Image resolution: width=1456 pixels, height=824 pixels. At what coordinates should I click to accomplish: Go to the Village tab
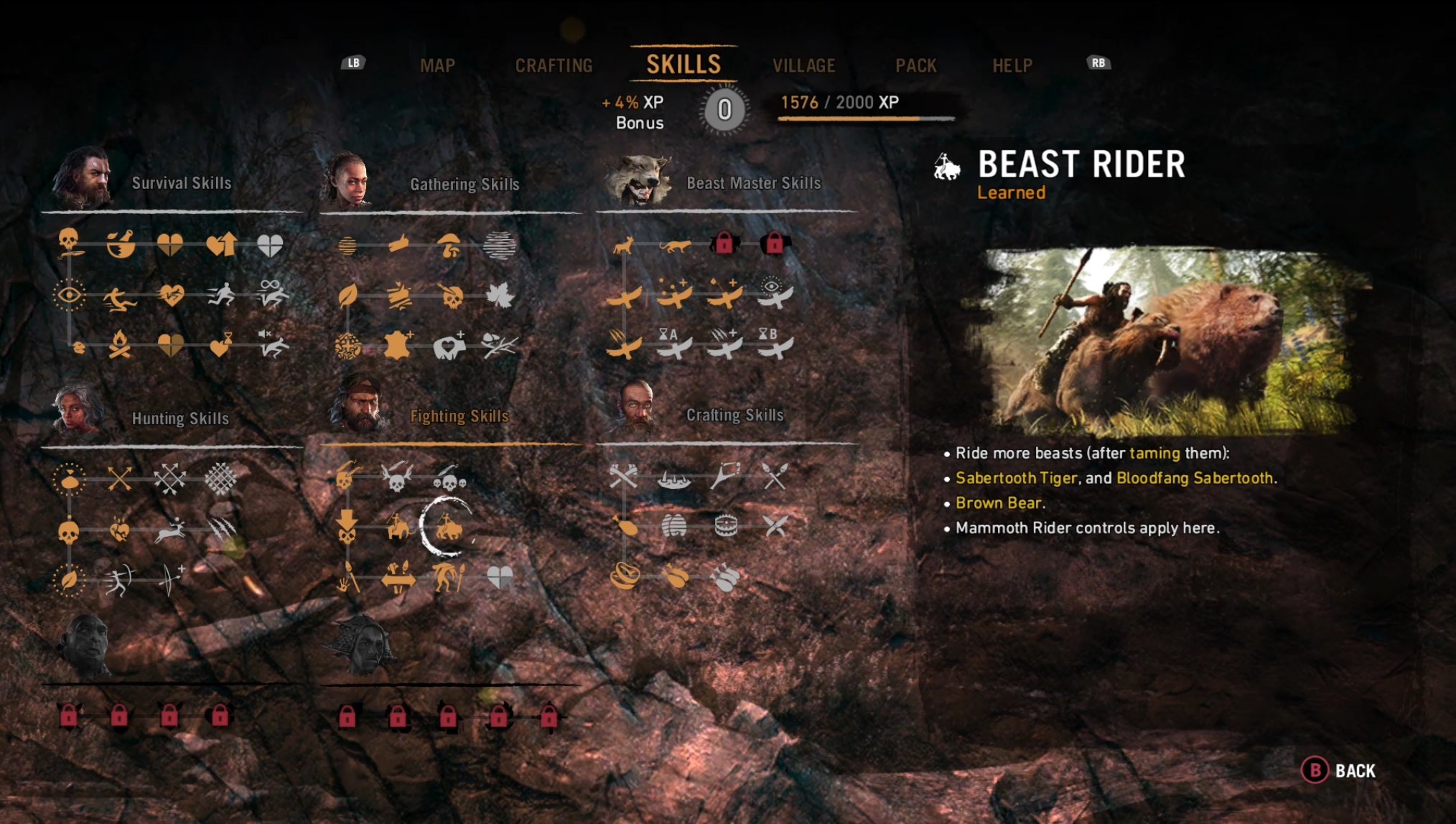tap(803, 66)
